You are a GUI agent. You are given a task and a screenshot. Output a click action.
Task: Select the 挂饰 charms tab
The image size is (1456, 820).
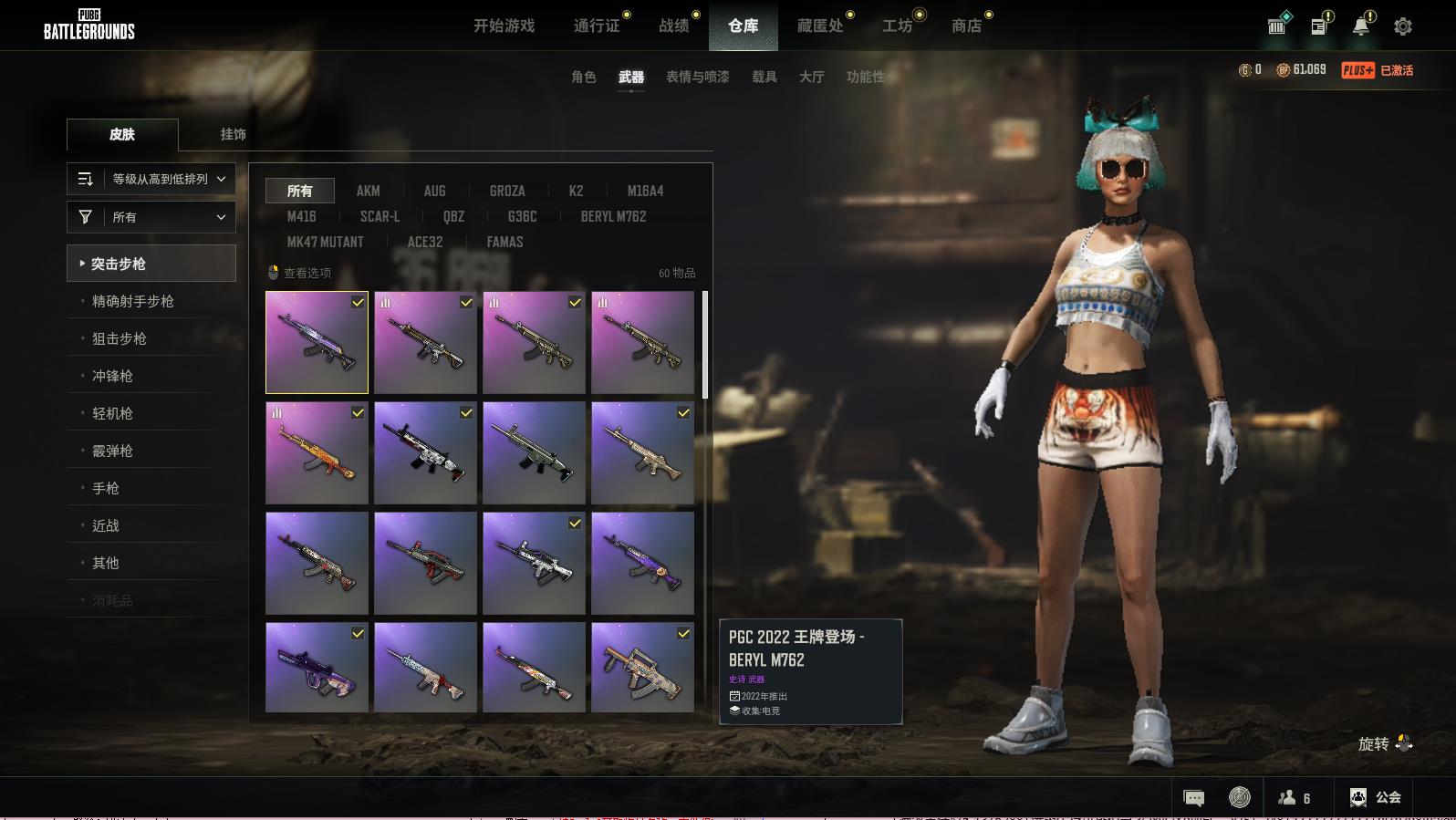[x=233, y=134]
